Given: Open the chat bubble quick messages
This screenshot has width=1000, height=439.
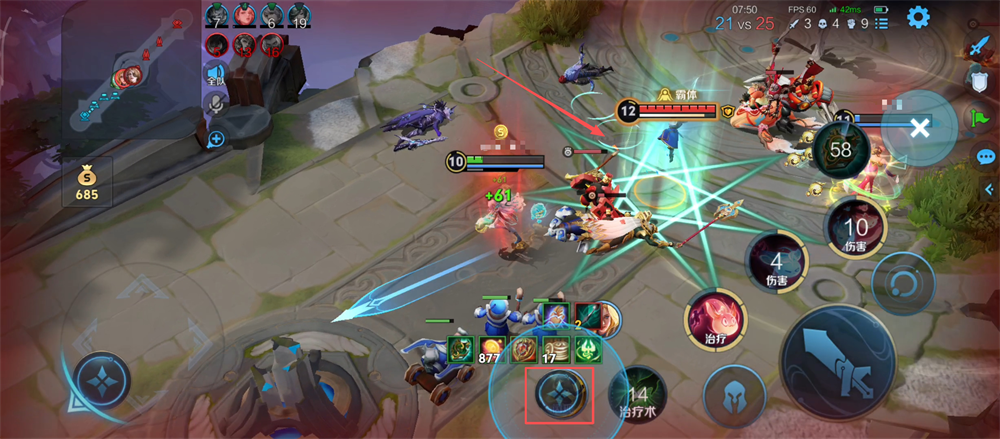Looking at the screenshot, I should [985, 157].
